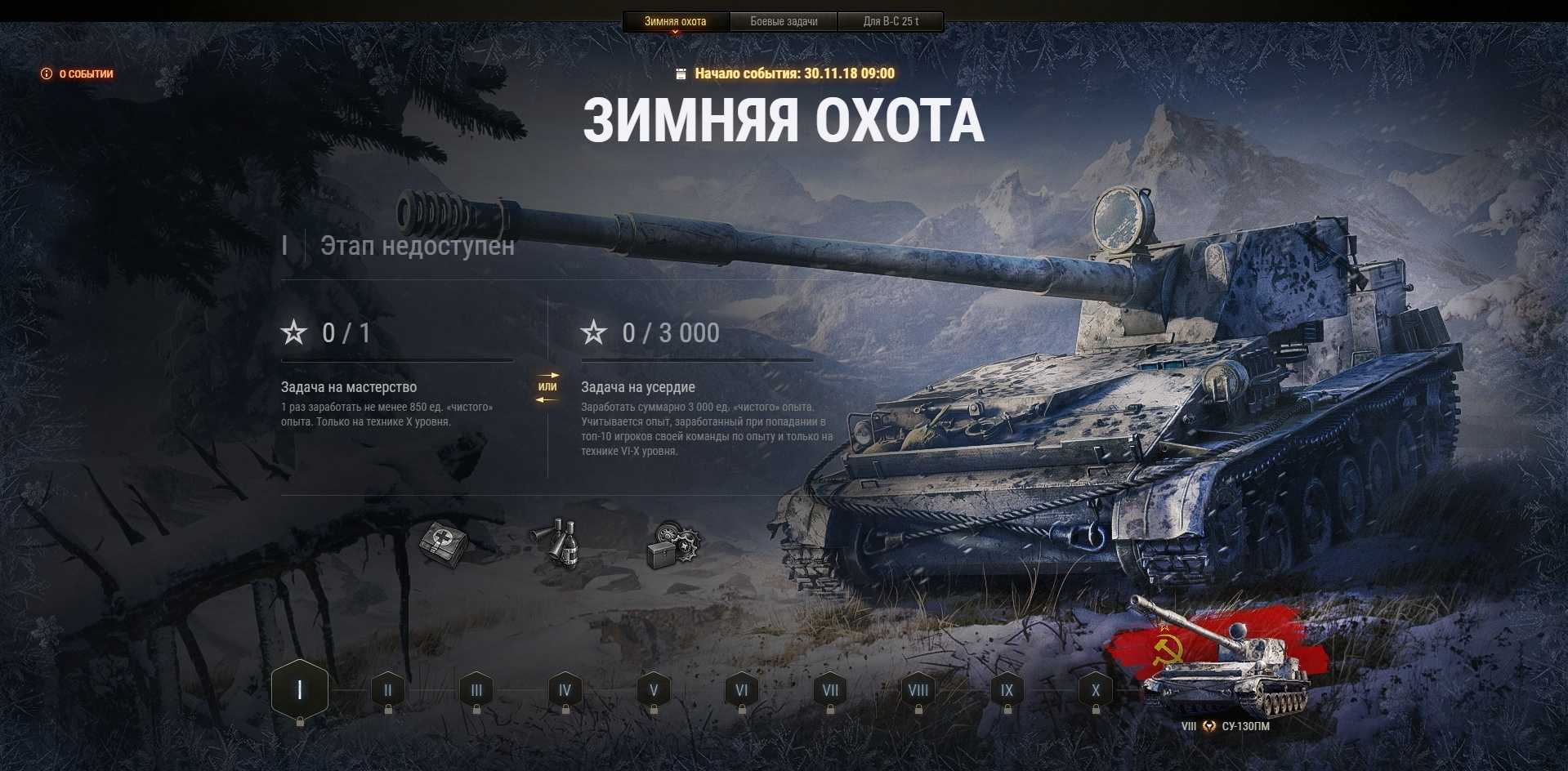Inspect the repair kit gears reward
This screenshot has height=771, width=1568.
click(672, 542)
